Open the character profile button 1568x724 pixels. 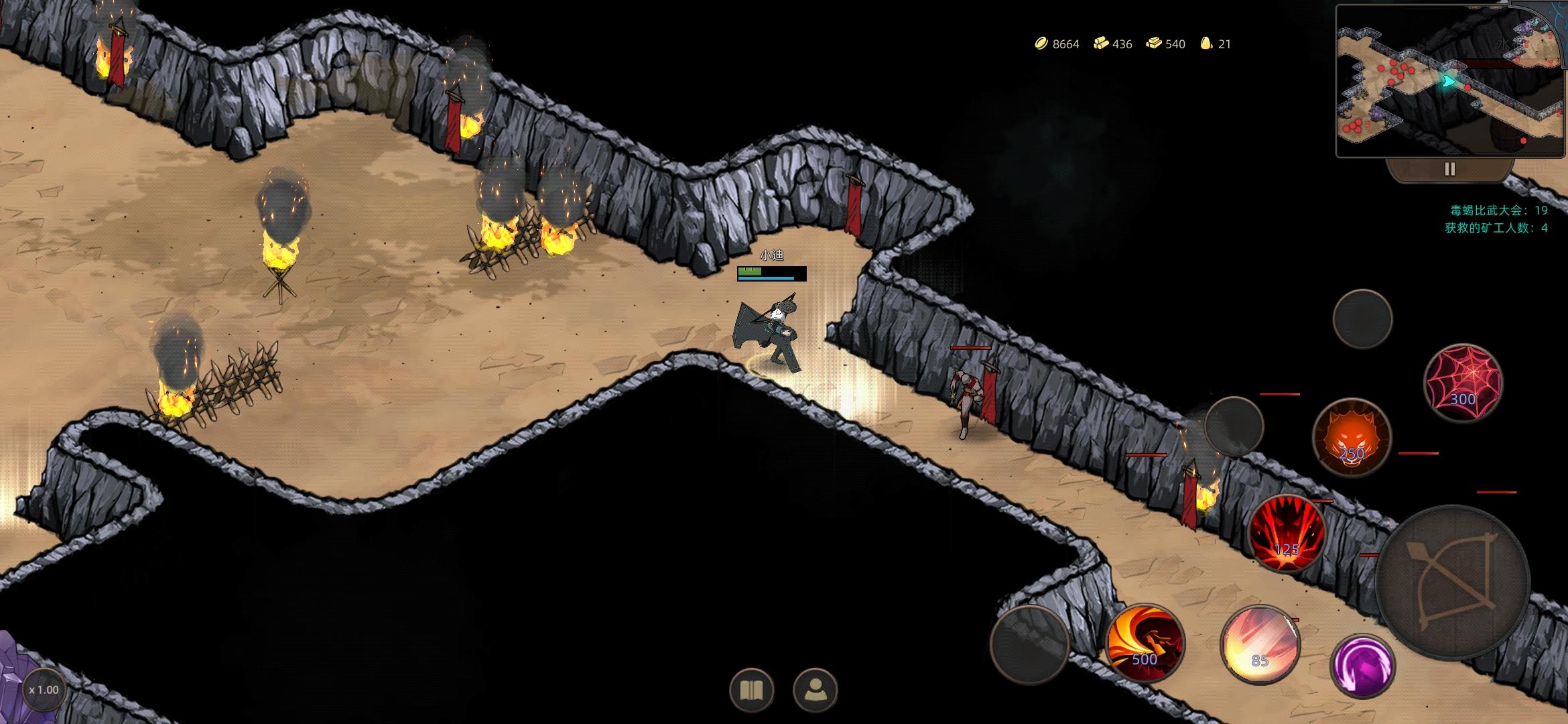point(815,690)
